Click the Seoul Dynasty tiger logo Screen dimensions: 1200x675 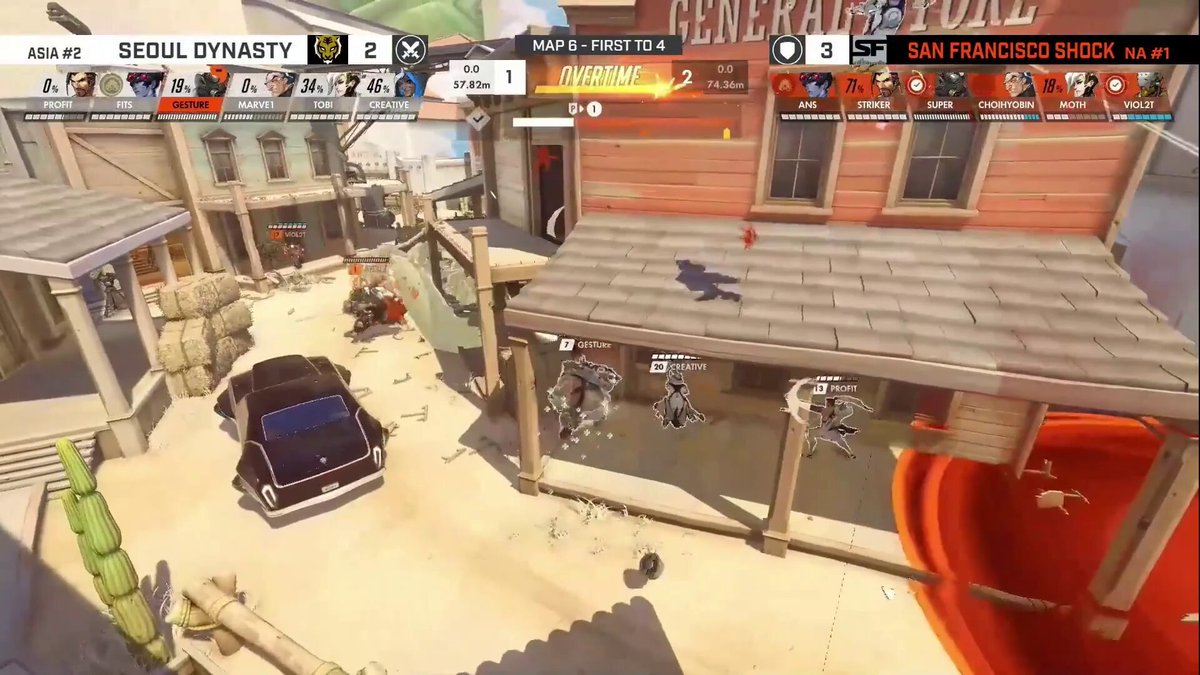[x=324, y=50]
